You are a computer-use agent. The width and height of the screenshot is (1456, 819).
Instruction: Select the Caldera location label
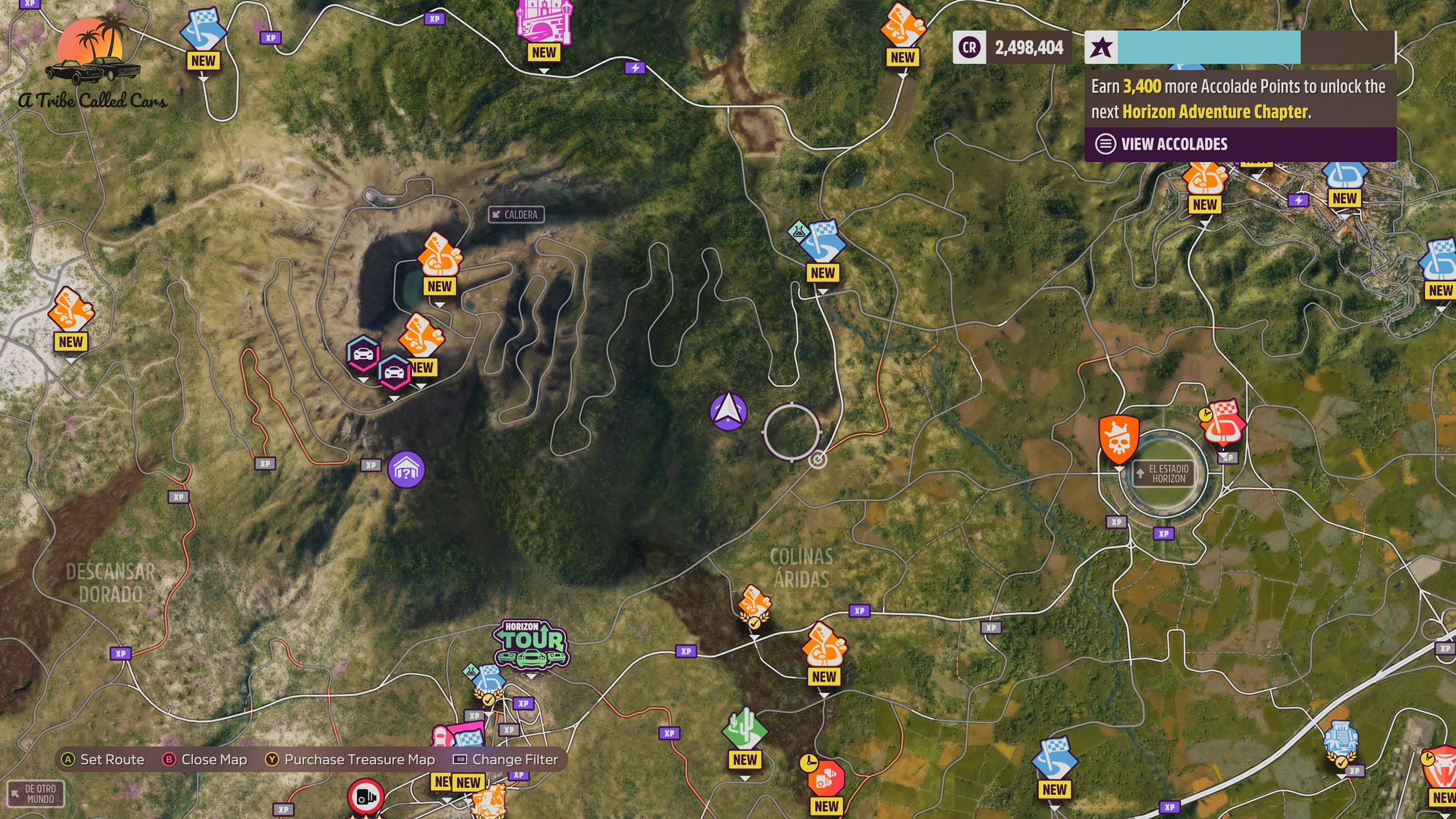(516, 214)
